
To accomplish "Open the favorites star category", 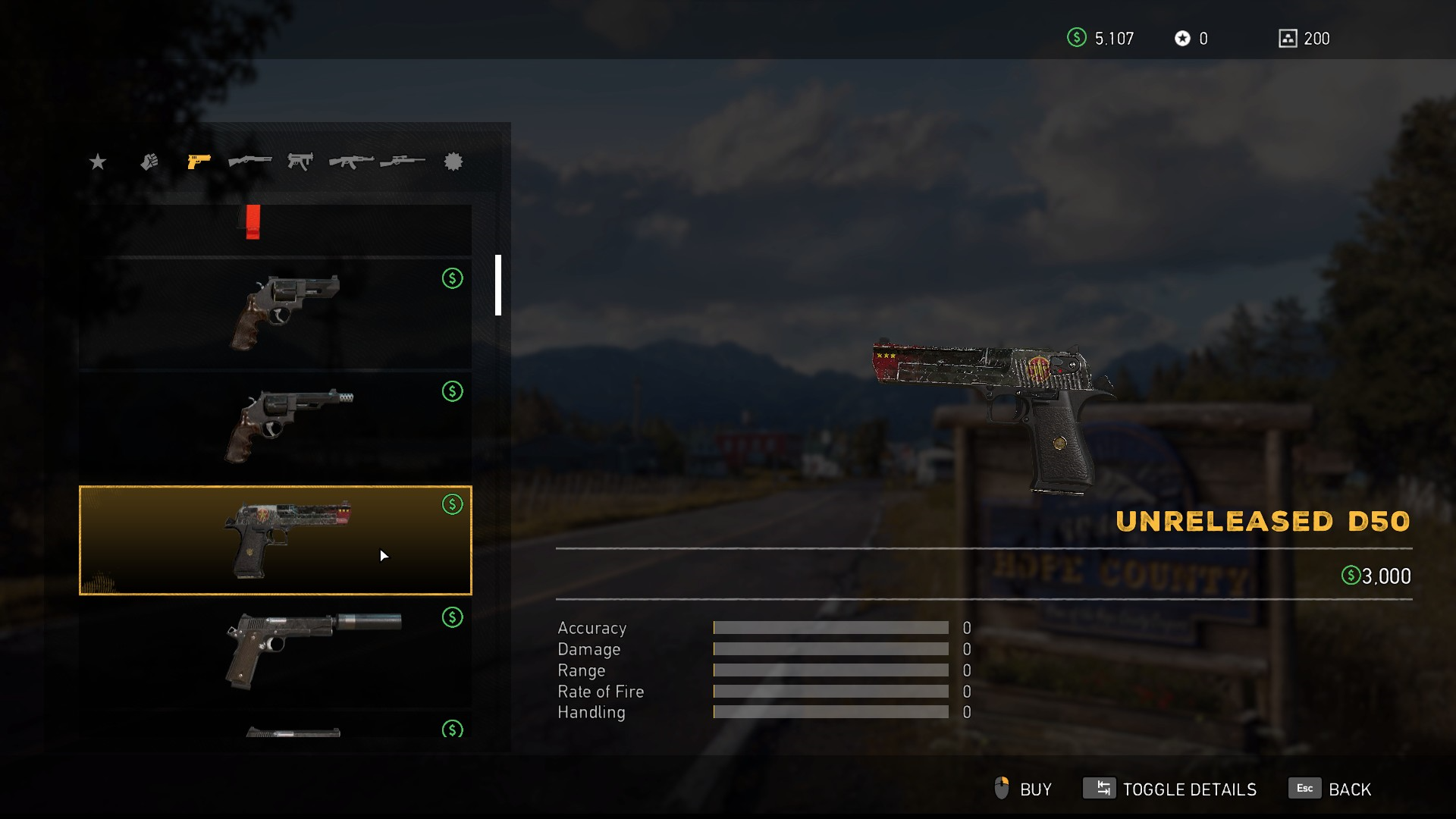I will coord(98,162).
